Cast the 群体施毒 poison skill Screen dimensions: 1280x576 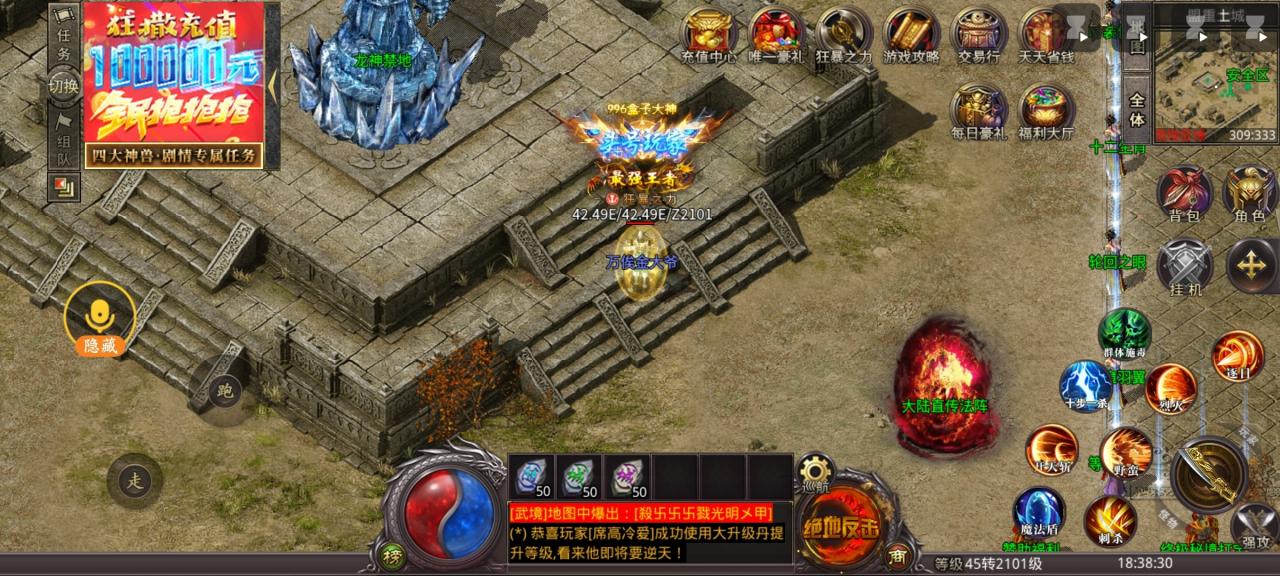[x=1124, y=333]
